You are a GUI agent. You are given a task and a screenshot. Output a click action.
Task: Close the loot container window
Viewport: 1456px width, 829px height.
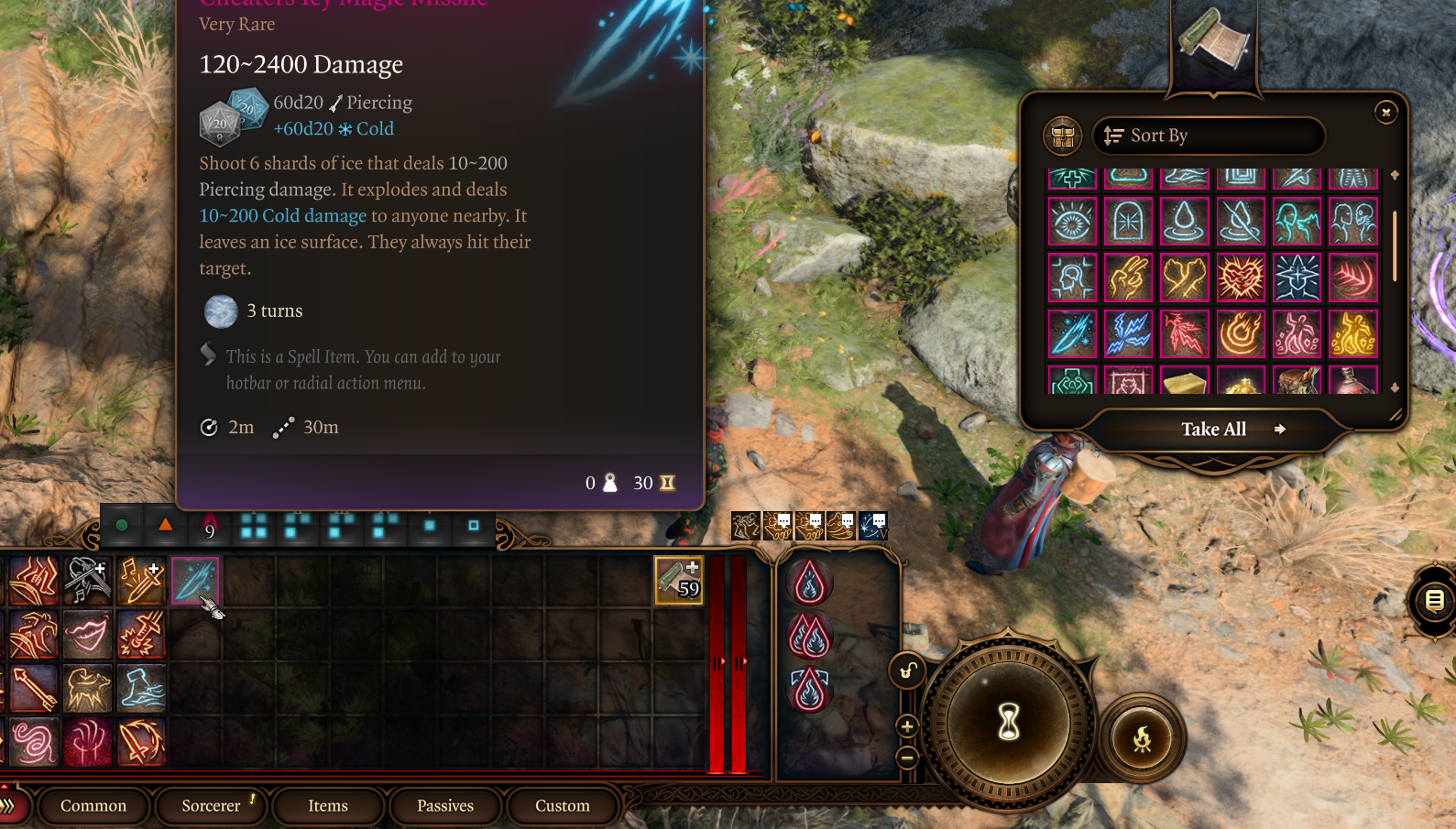[x=1385, y=112]
